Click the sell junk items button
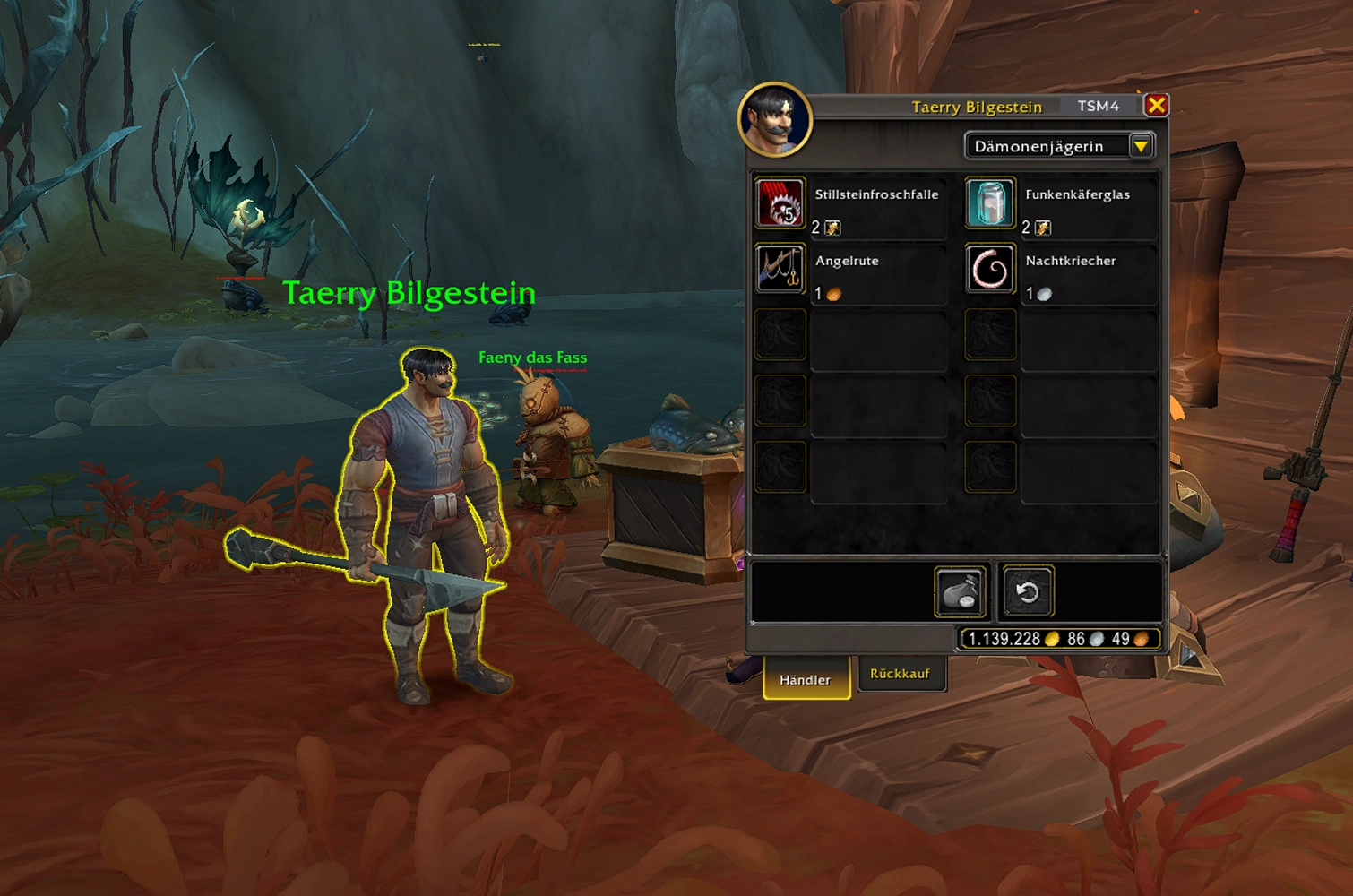 (x=960, y=592)
